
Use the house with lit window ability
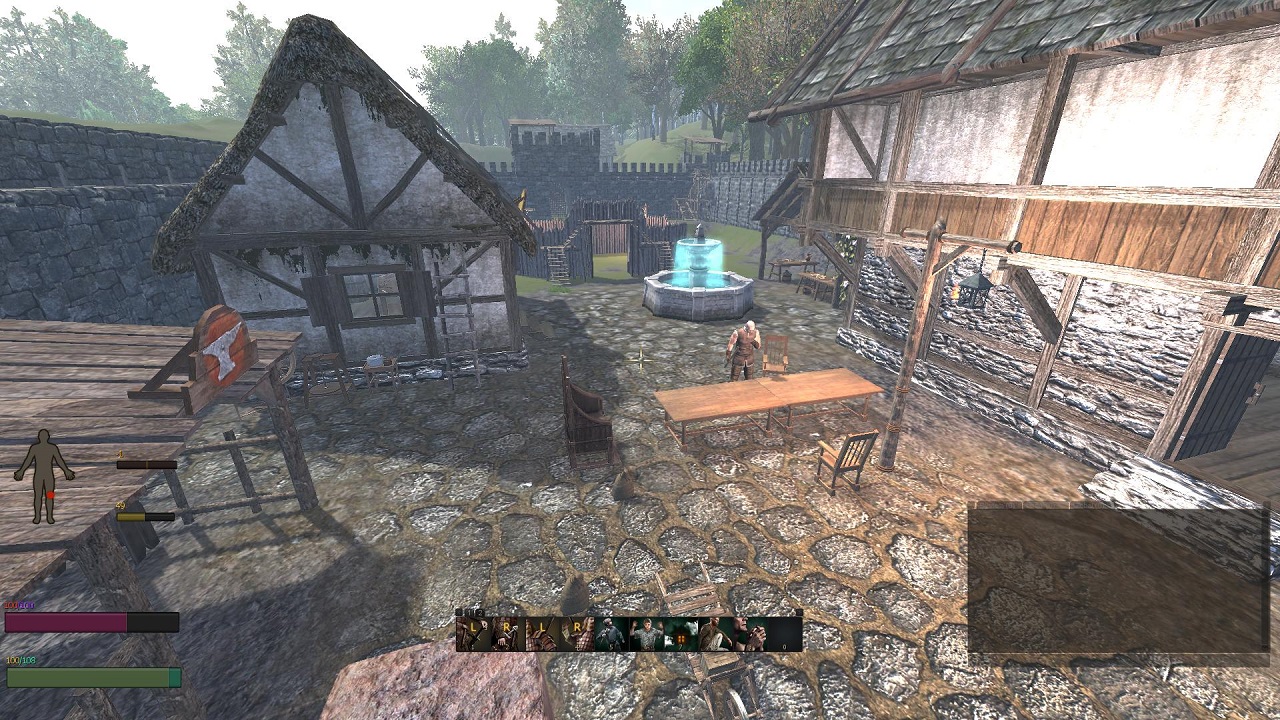click(681, 634)
